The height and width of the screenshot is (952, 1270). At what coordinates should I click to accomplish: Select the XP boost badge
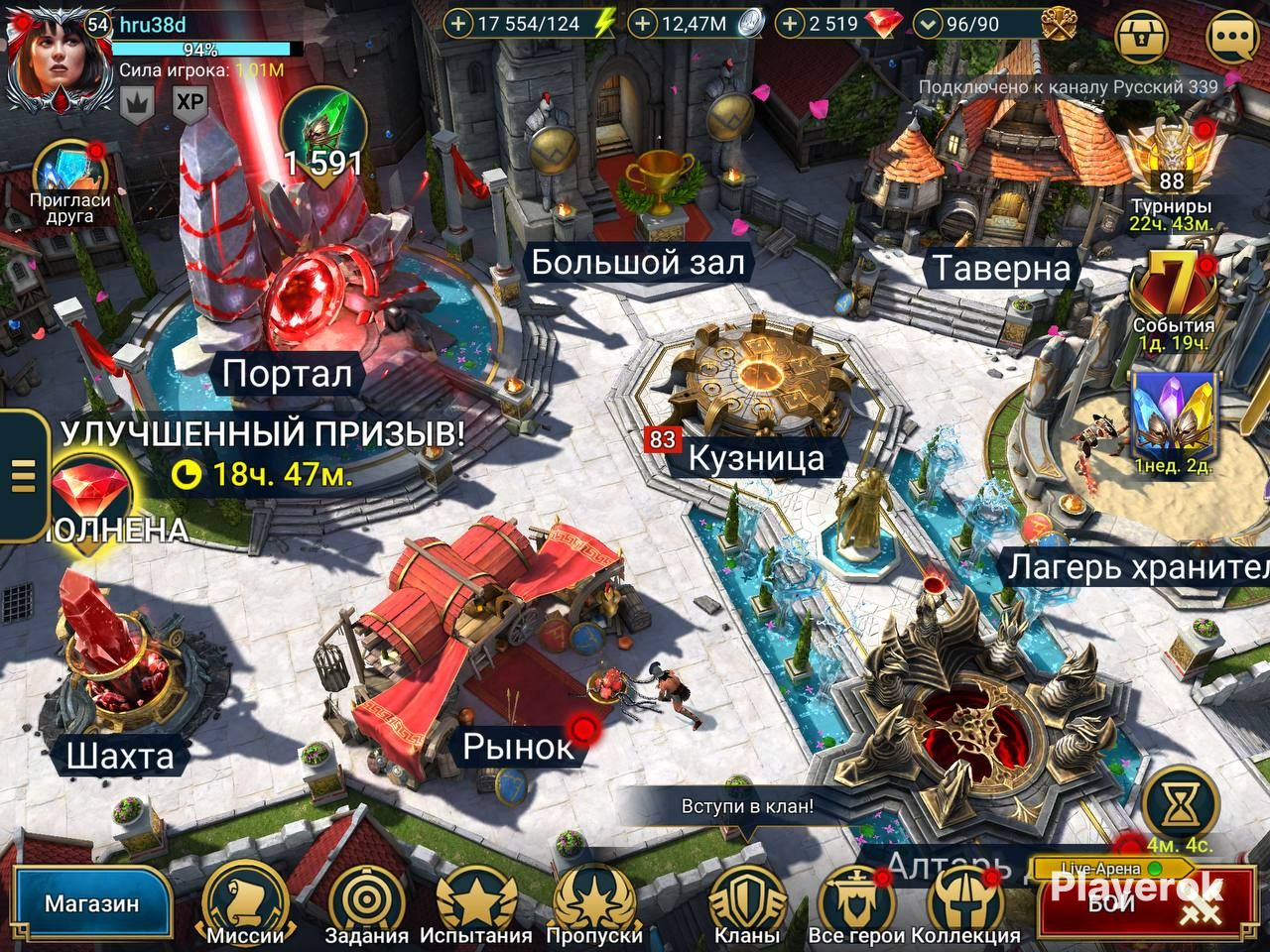coord(190,102)
